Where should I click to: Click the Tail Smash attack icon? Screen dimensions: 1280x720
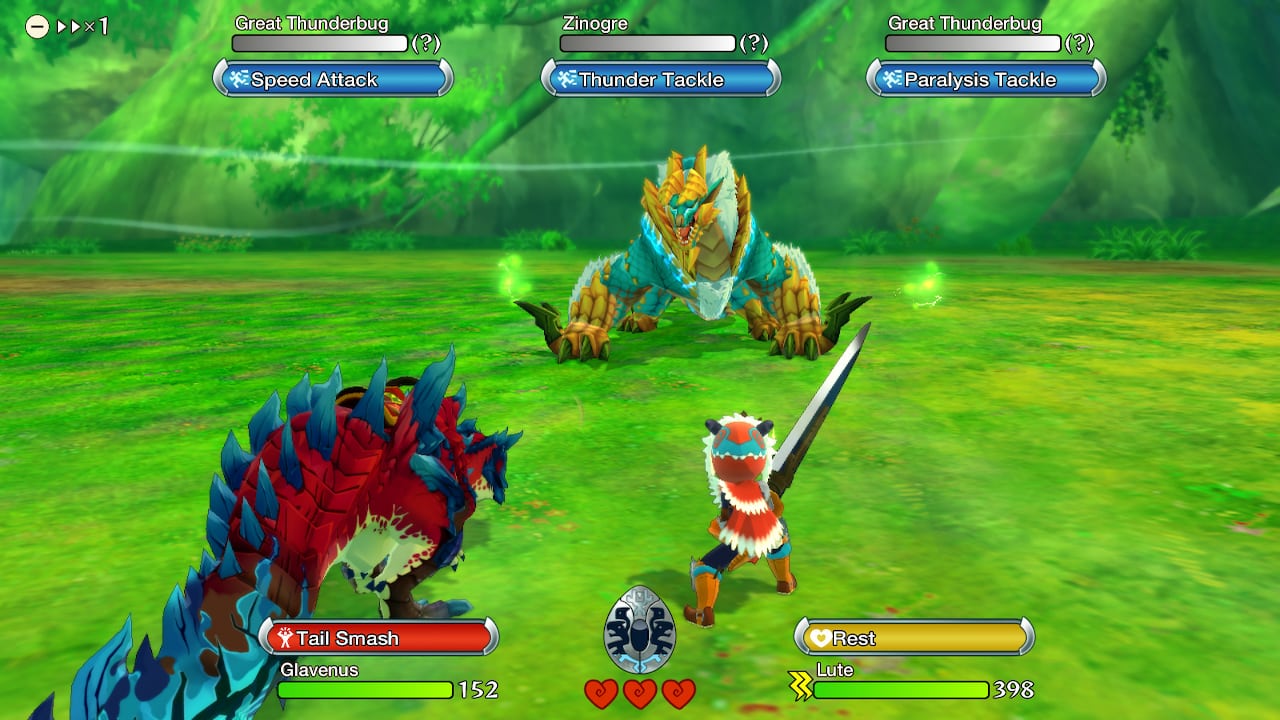tap(285, 636)
